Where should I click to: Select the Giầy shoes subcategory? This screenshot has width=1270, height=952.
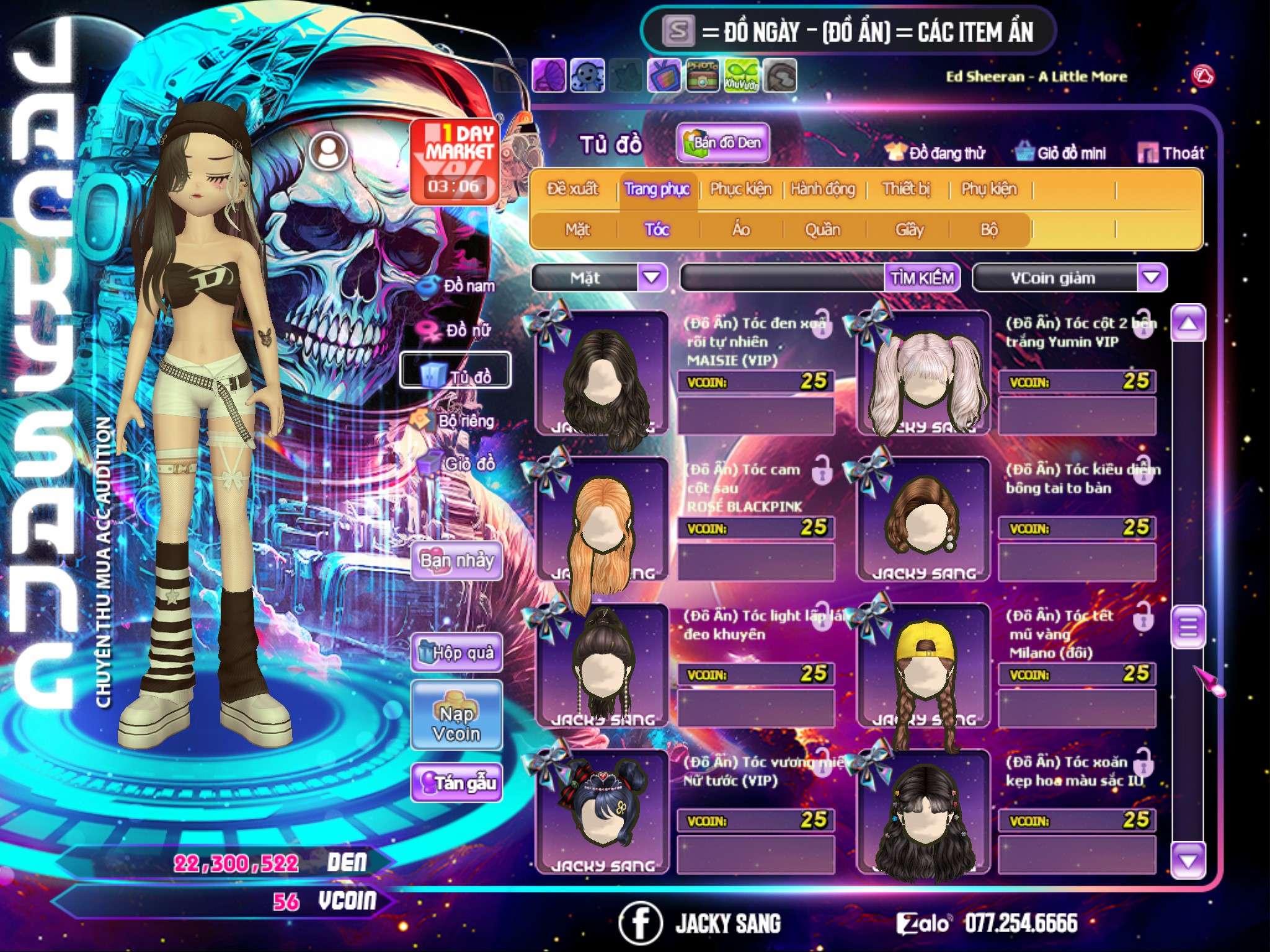[x=909, y=230]
